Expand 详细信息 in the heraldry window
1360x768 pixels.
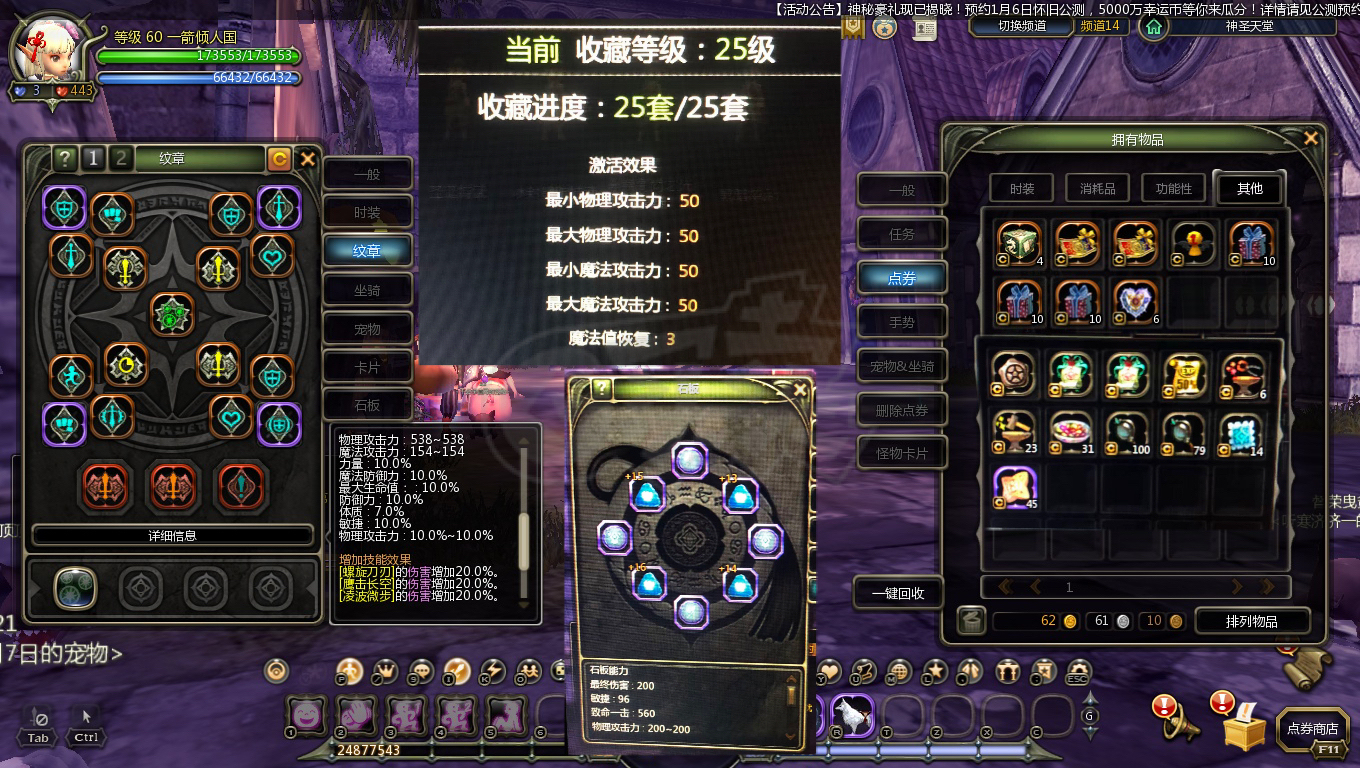point(172,534)
